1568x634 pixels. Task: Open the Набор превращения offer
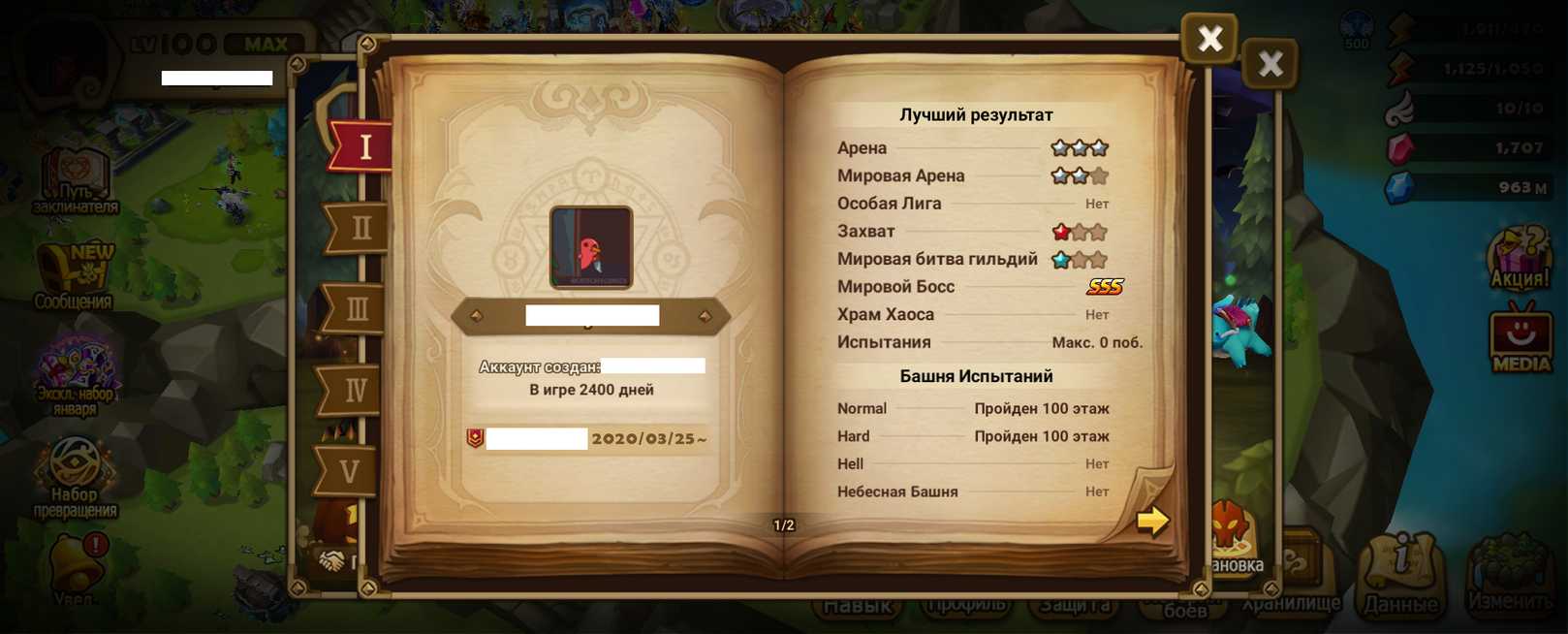coord(76,476)
